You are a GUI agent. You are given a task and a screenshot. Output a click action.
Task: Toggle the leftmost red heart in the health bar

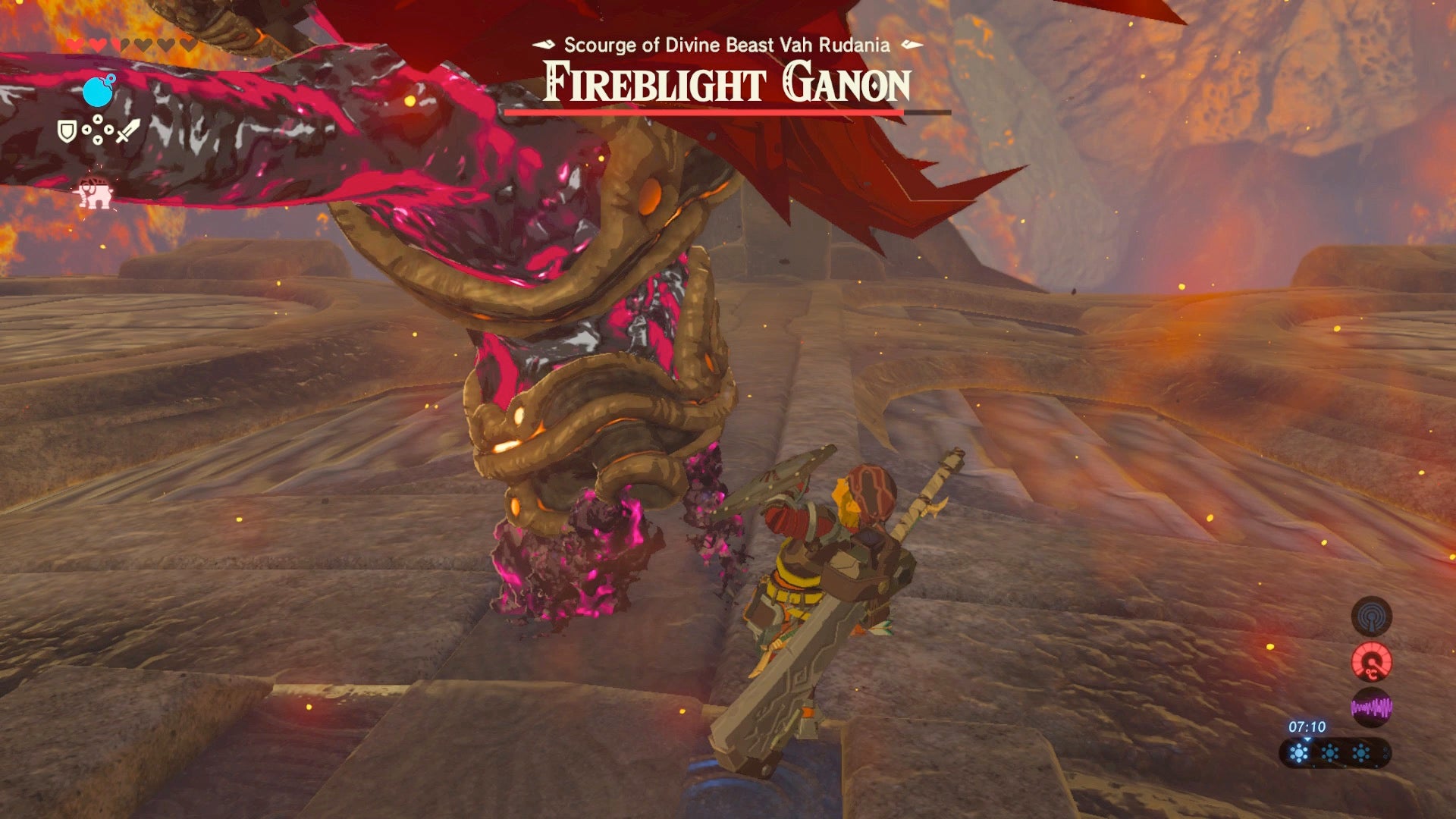[73, 42]
